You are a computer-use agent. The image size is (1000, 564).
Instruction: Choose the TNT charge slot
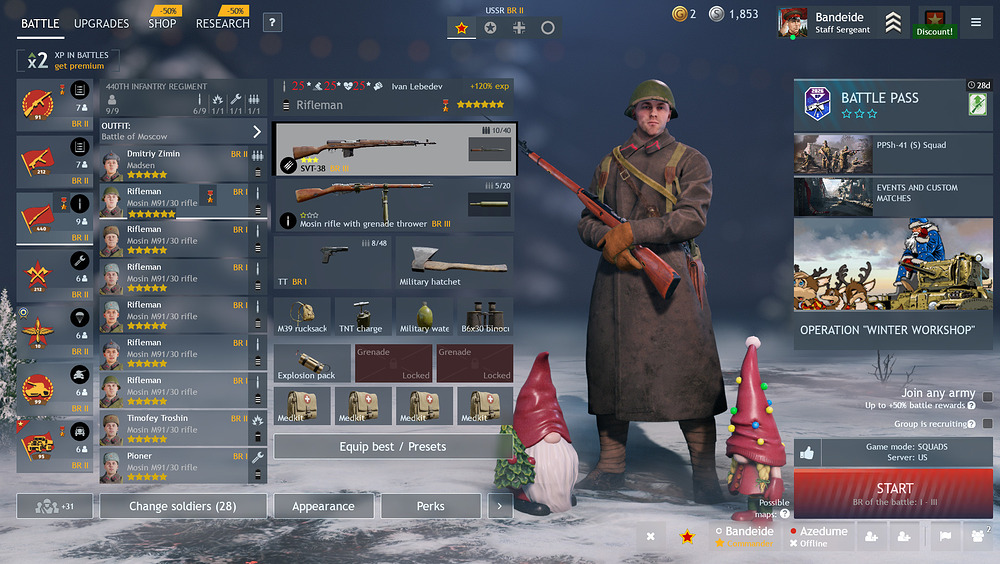[x=362, y=315]
